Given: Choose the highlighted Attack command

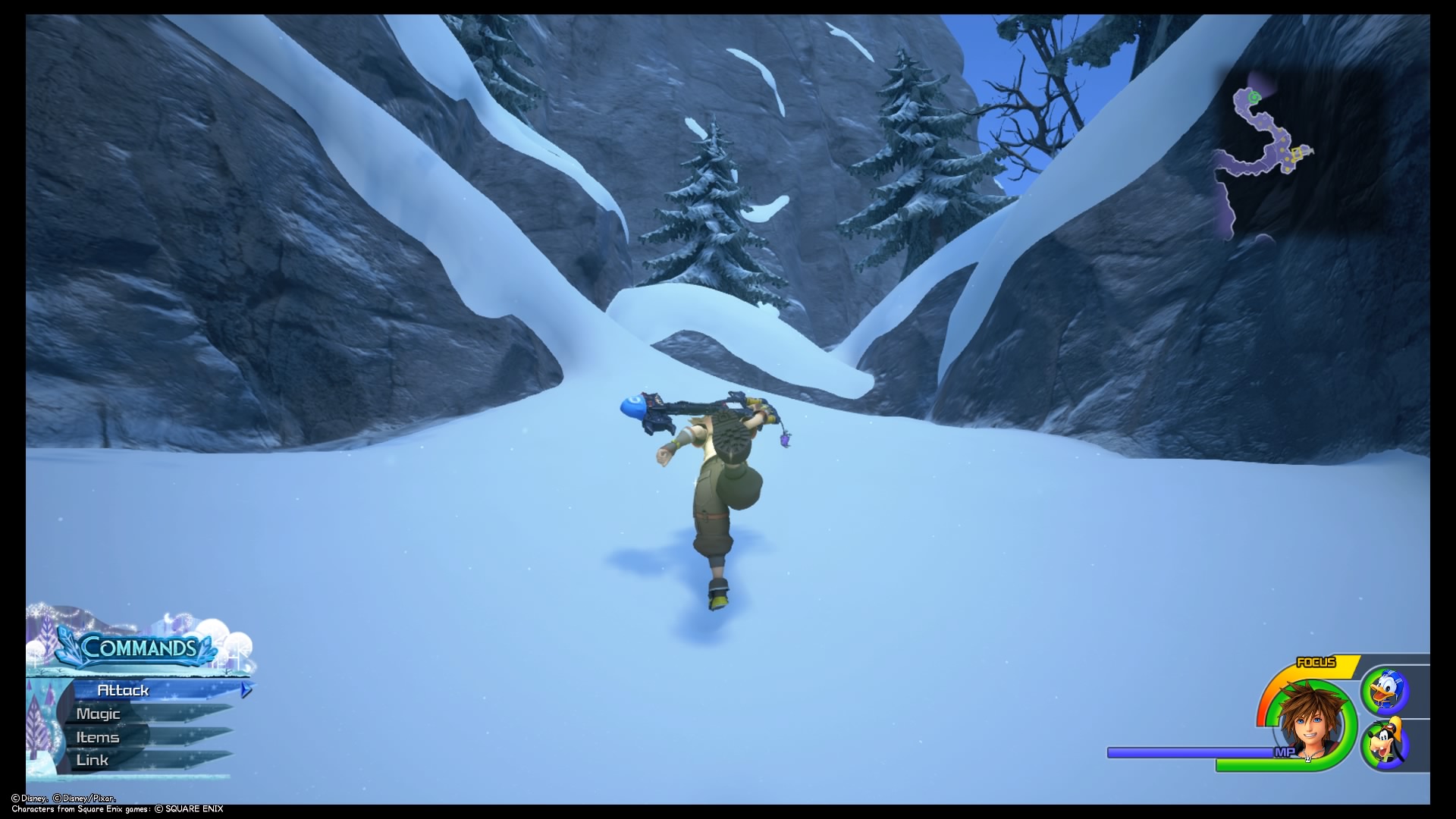Looking at the screenshot, I should pyautogui.click(x=124, y=690).
